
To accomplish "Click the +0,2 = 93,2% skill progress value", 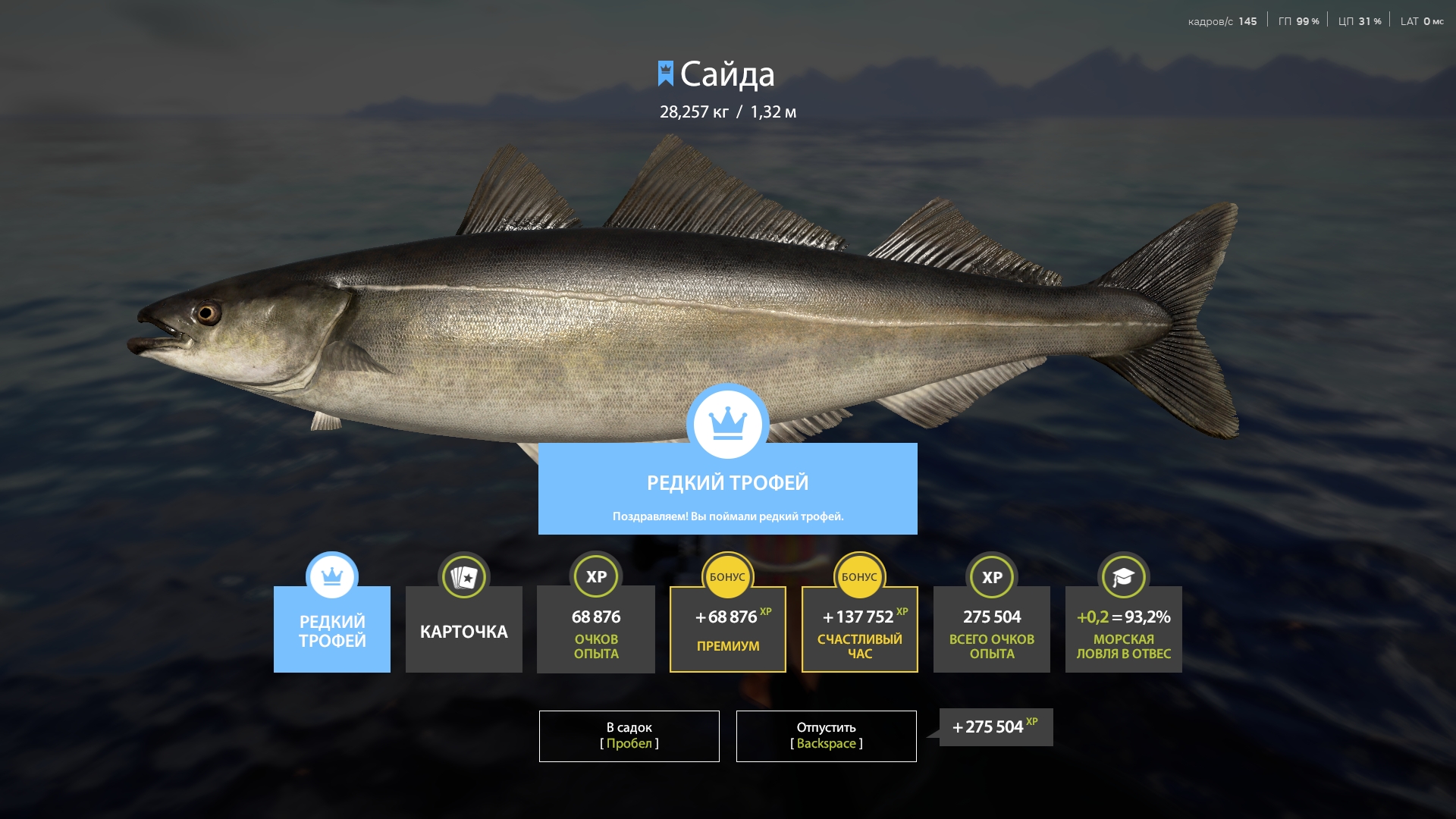I will point(1123,618).
